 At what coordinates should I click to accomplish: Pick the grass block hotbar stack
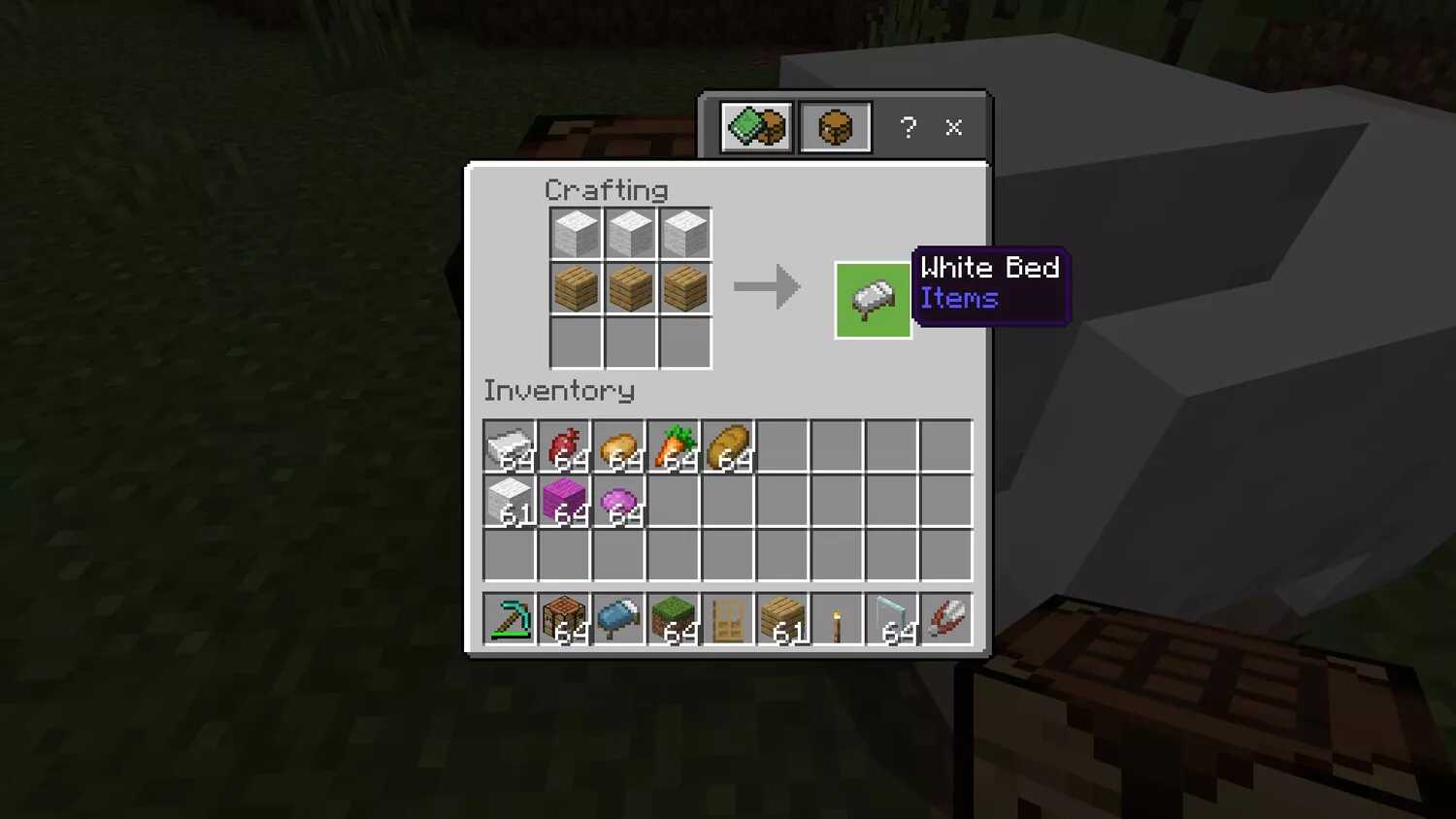coord(674,619)
